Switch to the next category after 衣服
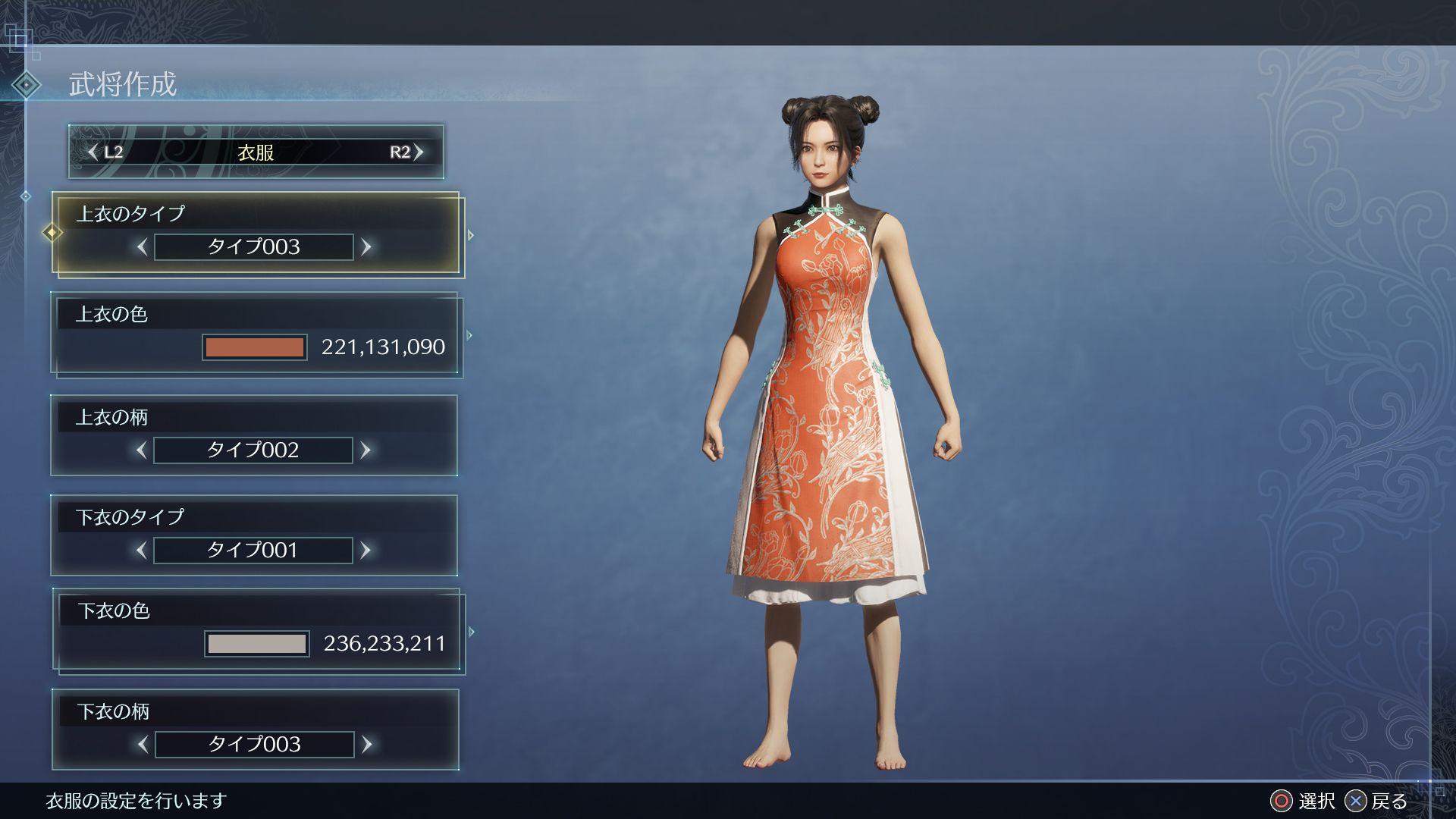 (407, 152)
